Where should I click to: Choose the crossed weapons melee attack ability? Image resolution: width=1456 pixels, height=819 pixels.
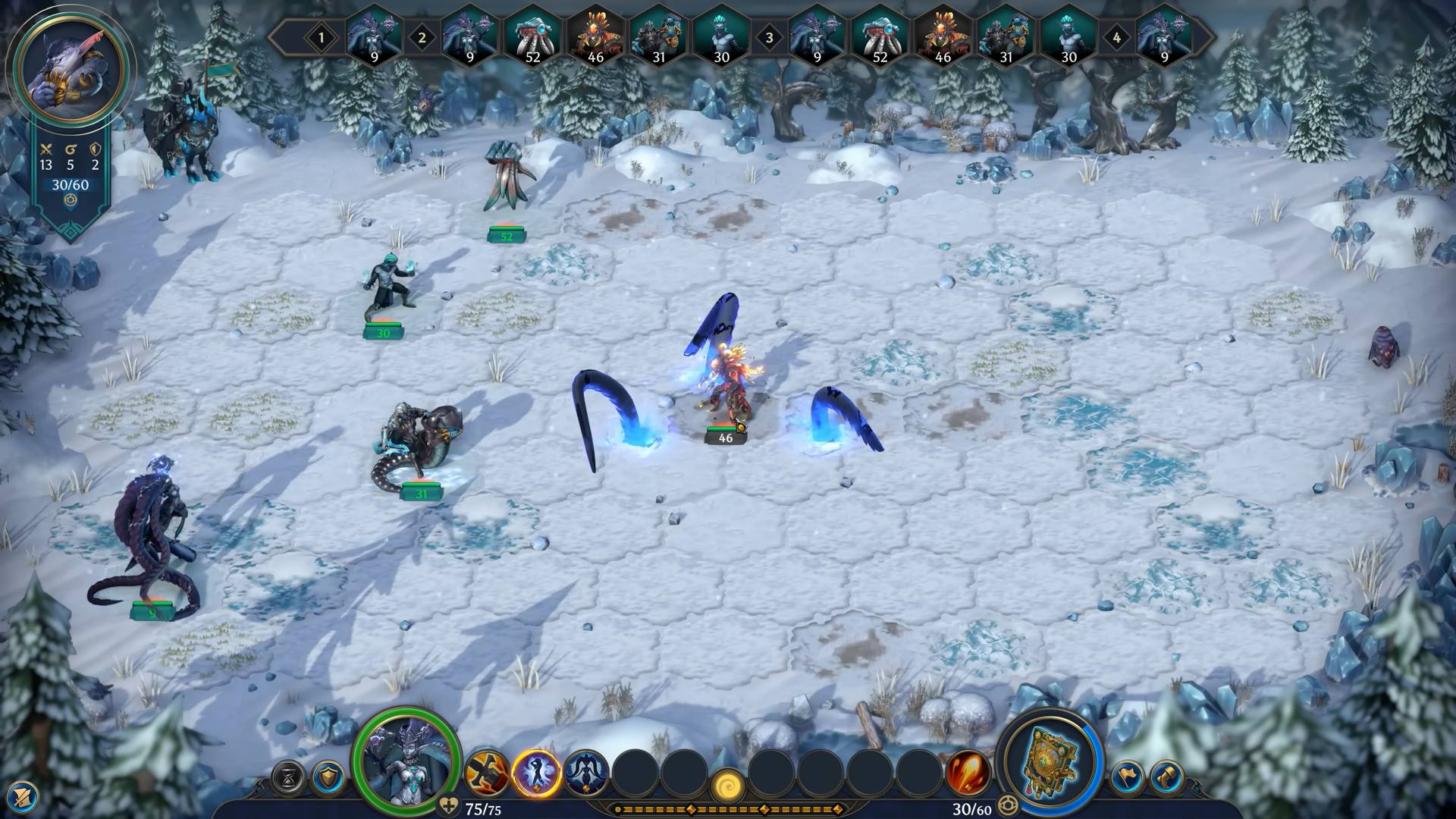coord(486,773)
